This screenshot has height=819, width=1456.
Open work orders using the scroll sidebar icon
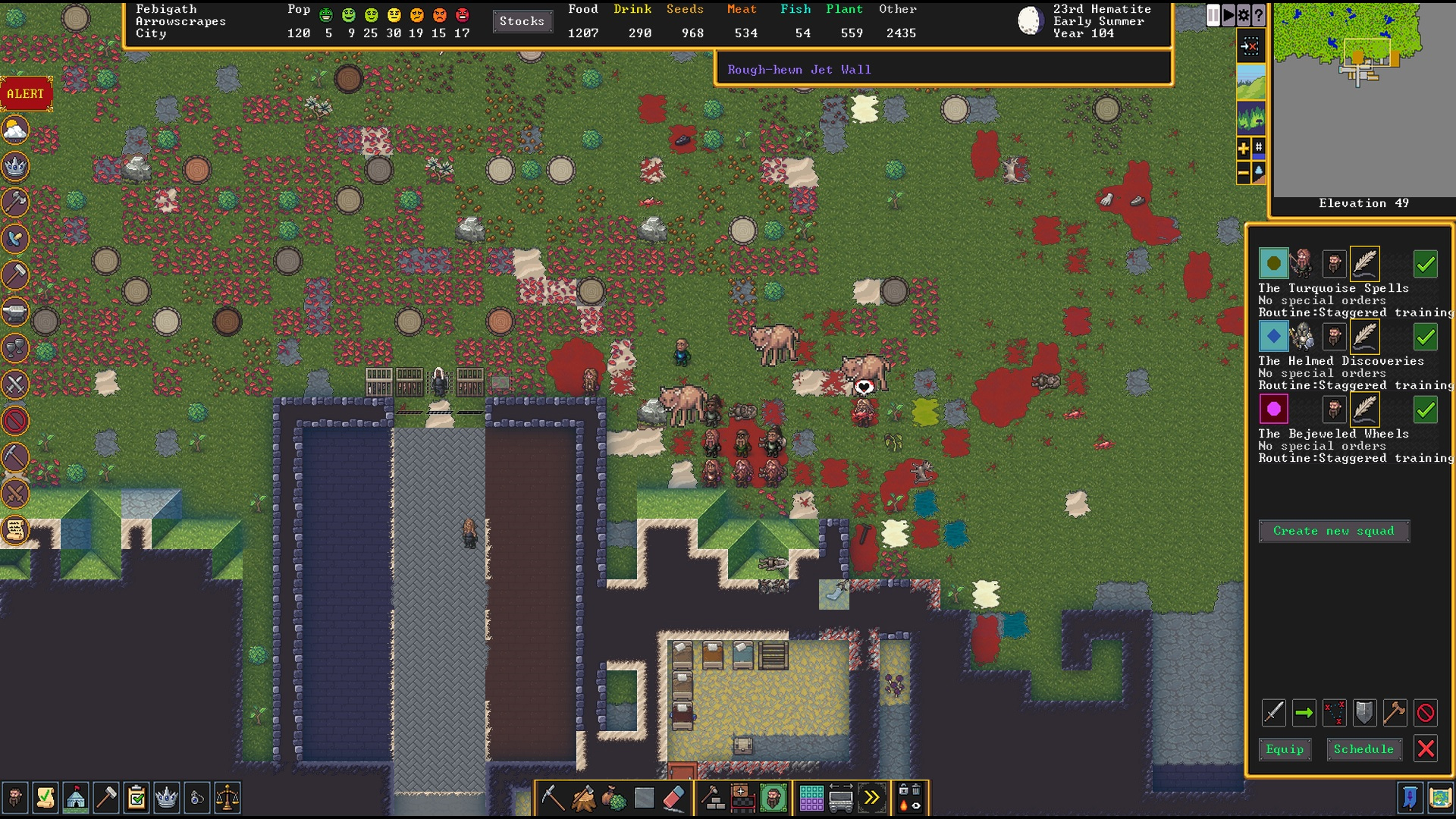click(x=14, y=531)
